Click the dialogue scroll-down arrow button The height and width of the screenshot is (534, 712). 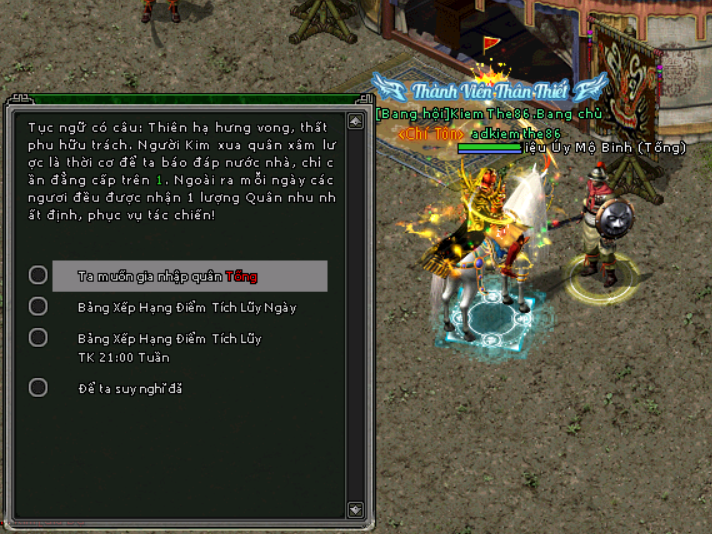click(355, 510)
